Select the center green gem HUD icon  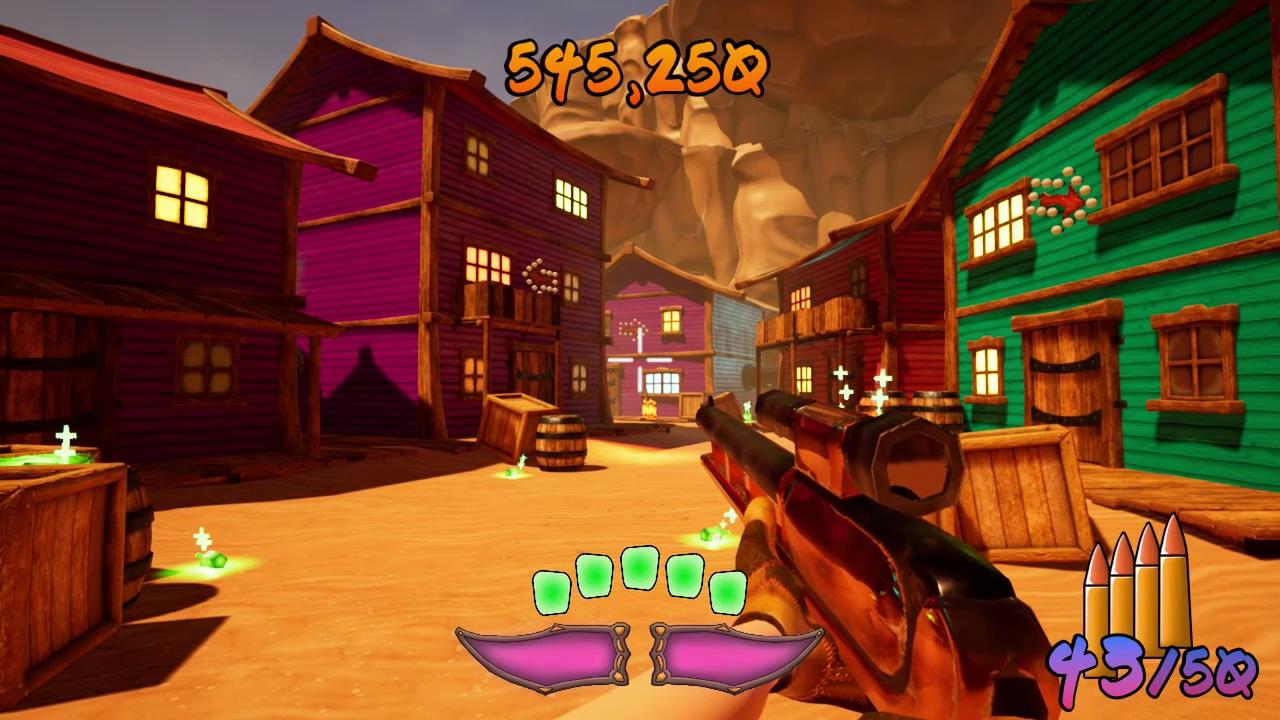tap(640, 570)
